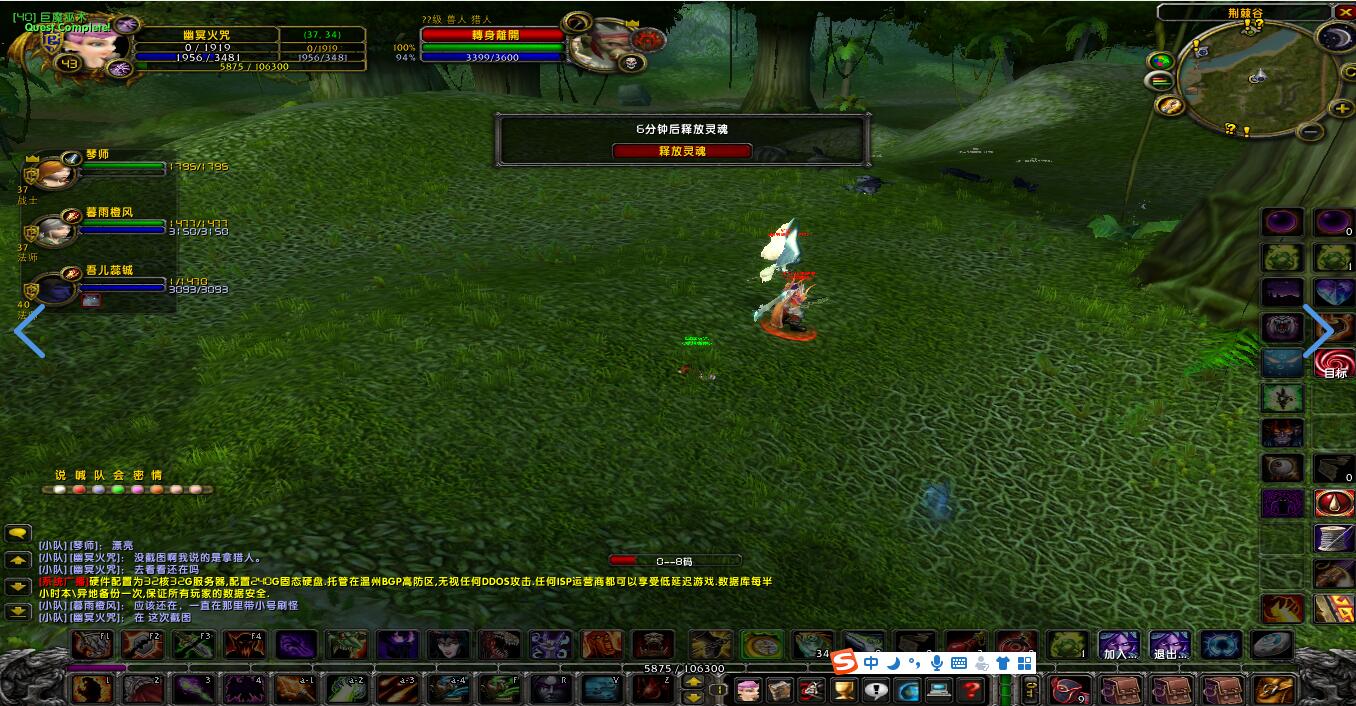
Task: Zoom in the minimap with plus button
Action: 1340,108
